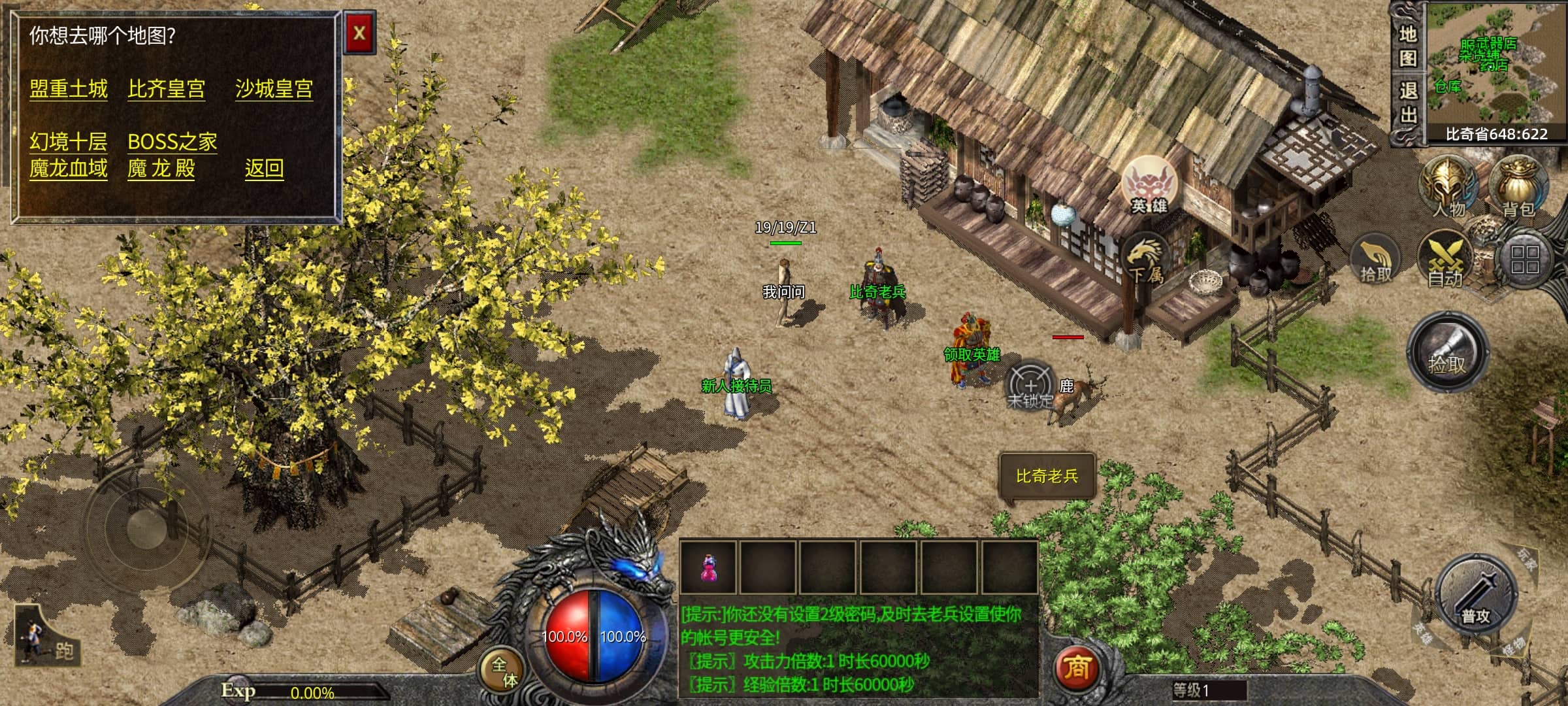Close the map selection dialog

pos(359,33)
